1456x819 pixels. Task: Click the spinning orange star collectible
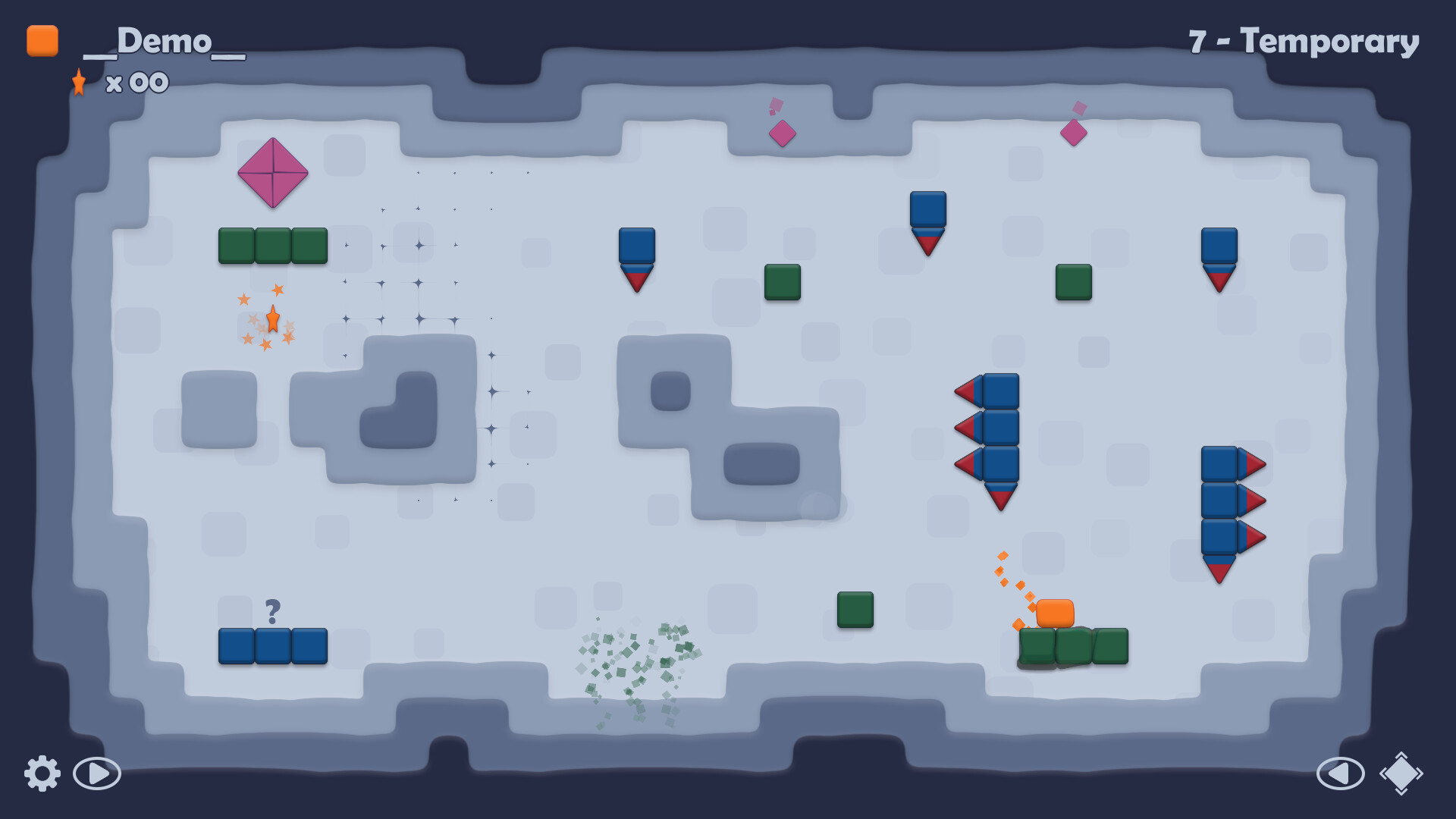point(273,319)
